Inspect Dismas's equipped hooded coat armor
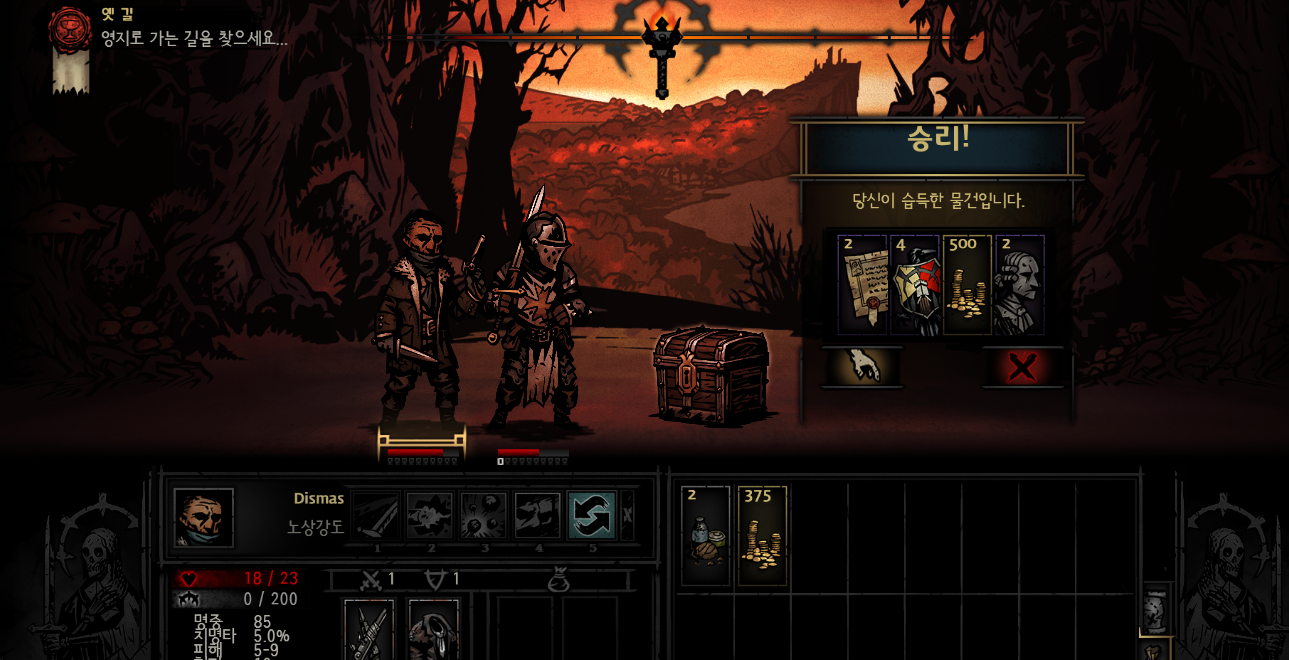This screenshot has width=1289, height=660. tap(434, 630)
